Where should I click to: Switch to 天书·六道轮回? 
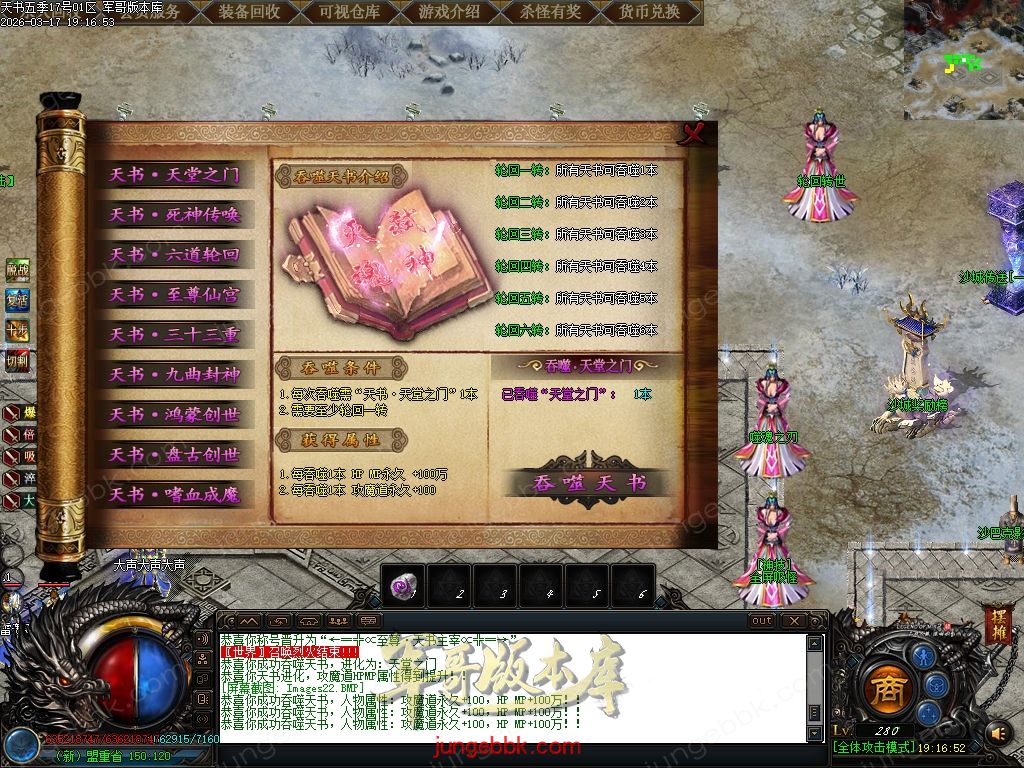(174, 255)
